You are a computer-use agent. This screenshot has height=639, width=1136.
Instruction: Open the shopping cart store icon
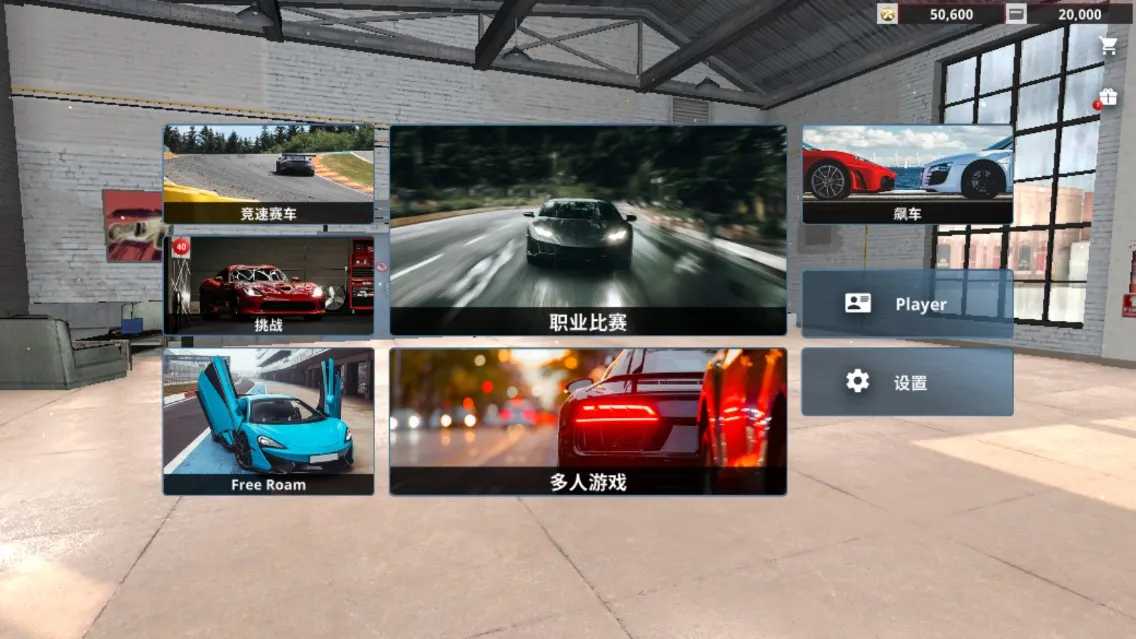pos(1108,45)
